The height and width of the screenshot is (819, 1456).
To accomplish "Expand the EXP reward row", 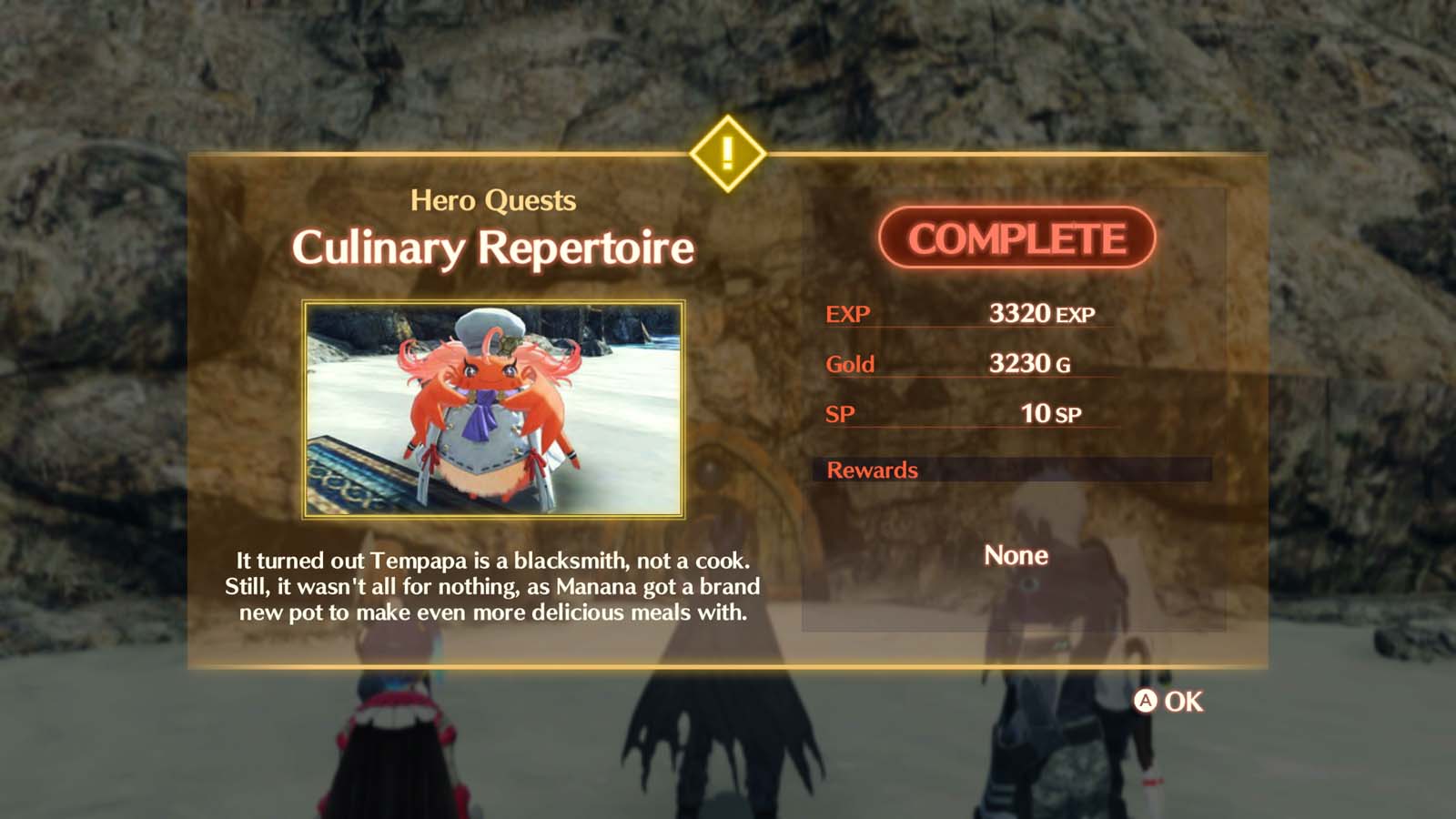I will pos(965,313).
